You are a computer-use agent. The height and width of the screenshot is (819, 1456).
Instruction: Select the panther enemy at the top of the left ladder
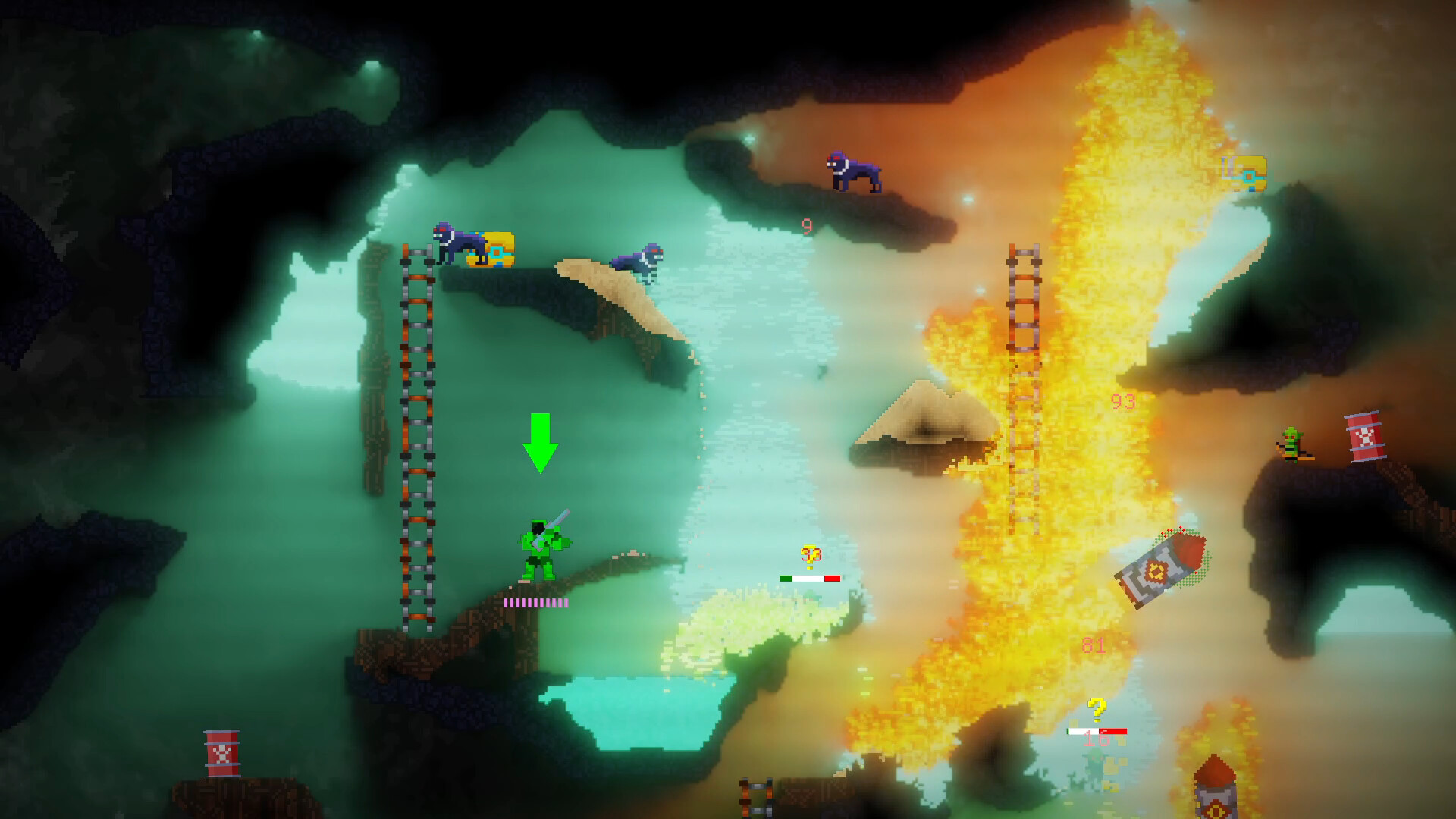point(459,241)
